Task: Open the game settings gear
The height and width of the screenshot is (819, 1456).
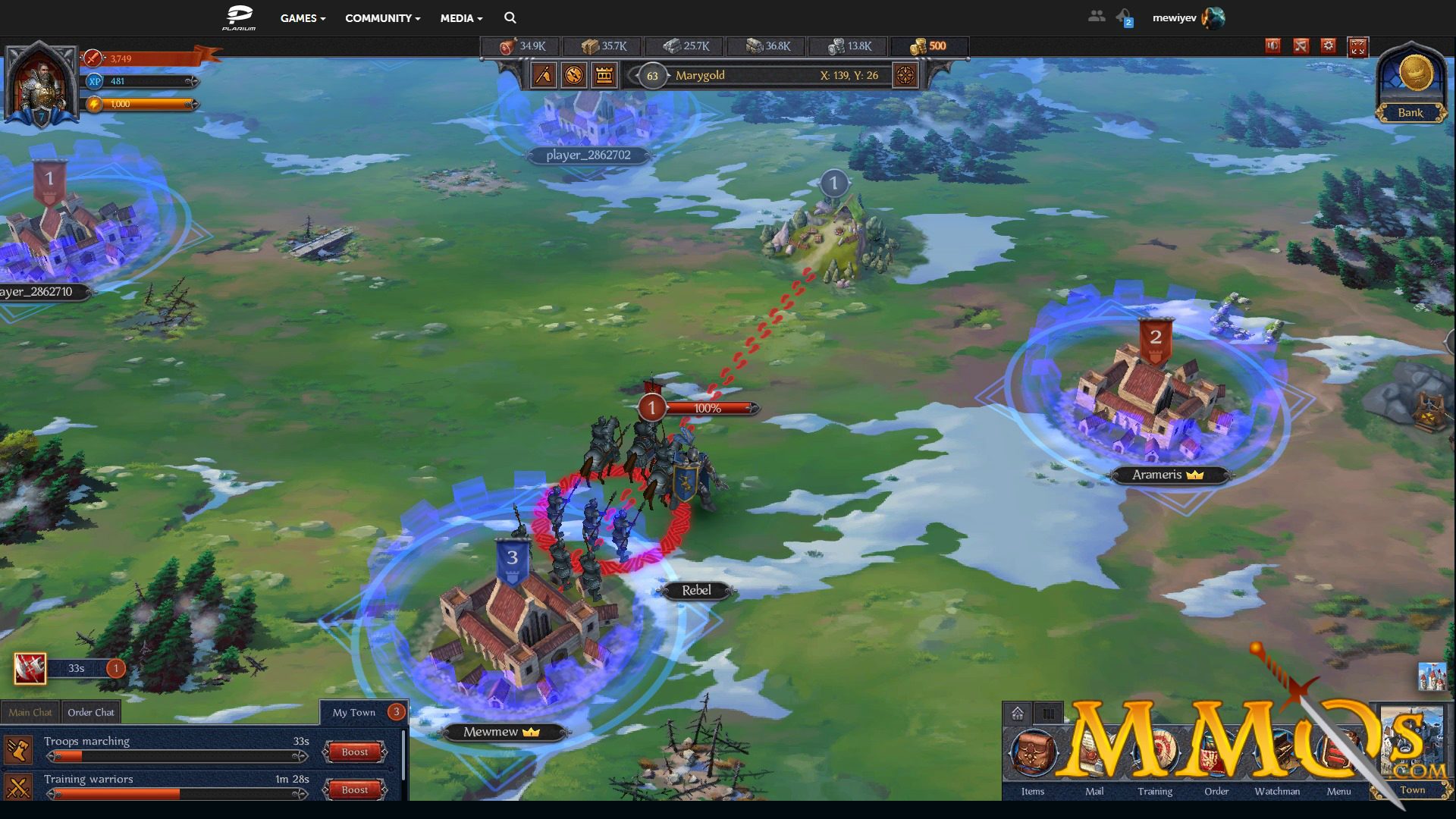Action: [1328, 46]
